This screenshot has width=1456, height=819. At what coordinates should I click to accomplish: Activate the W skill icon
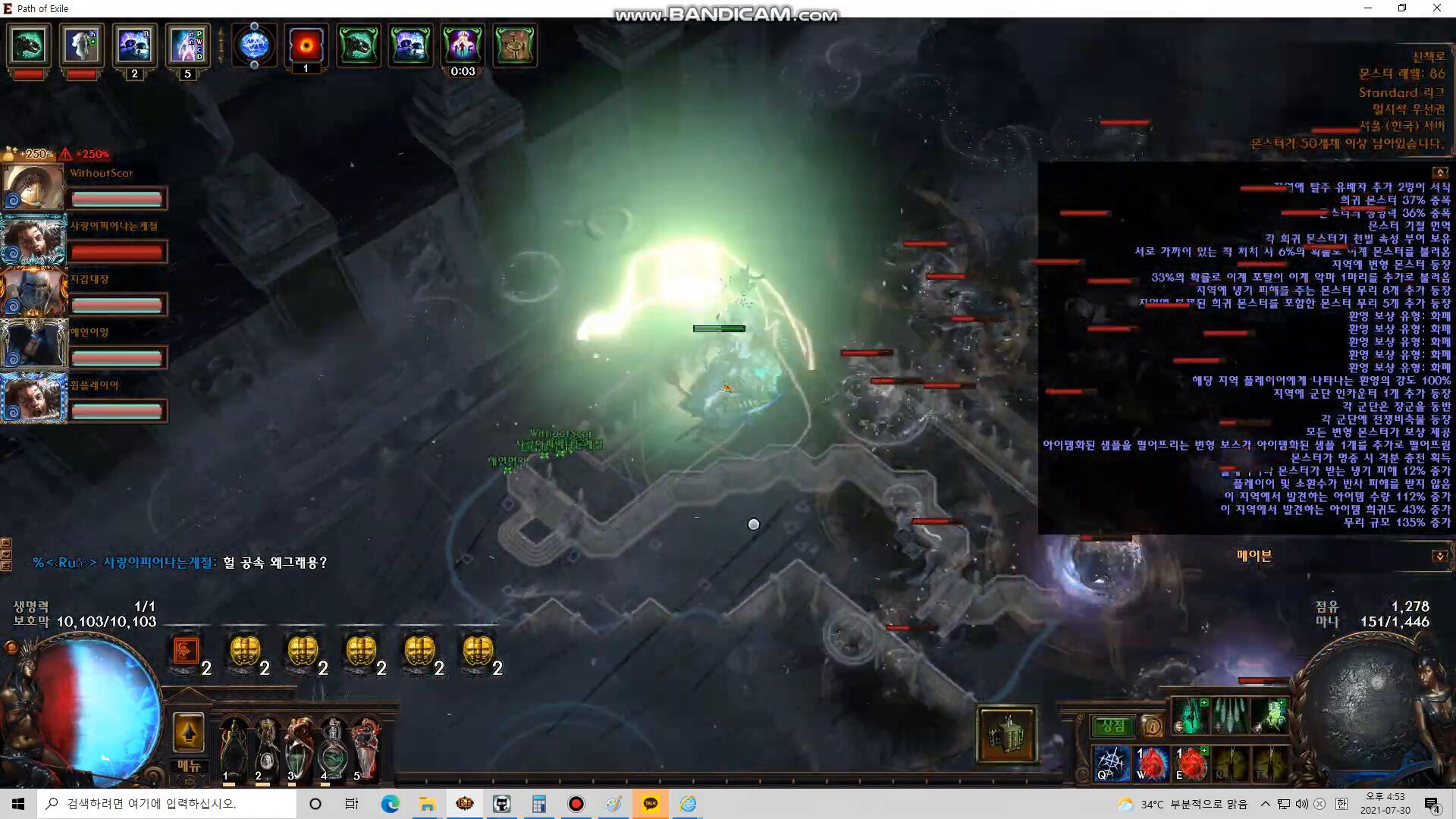pos(1151,763)
